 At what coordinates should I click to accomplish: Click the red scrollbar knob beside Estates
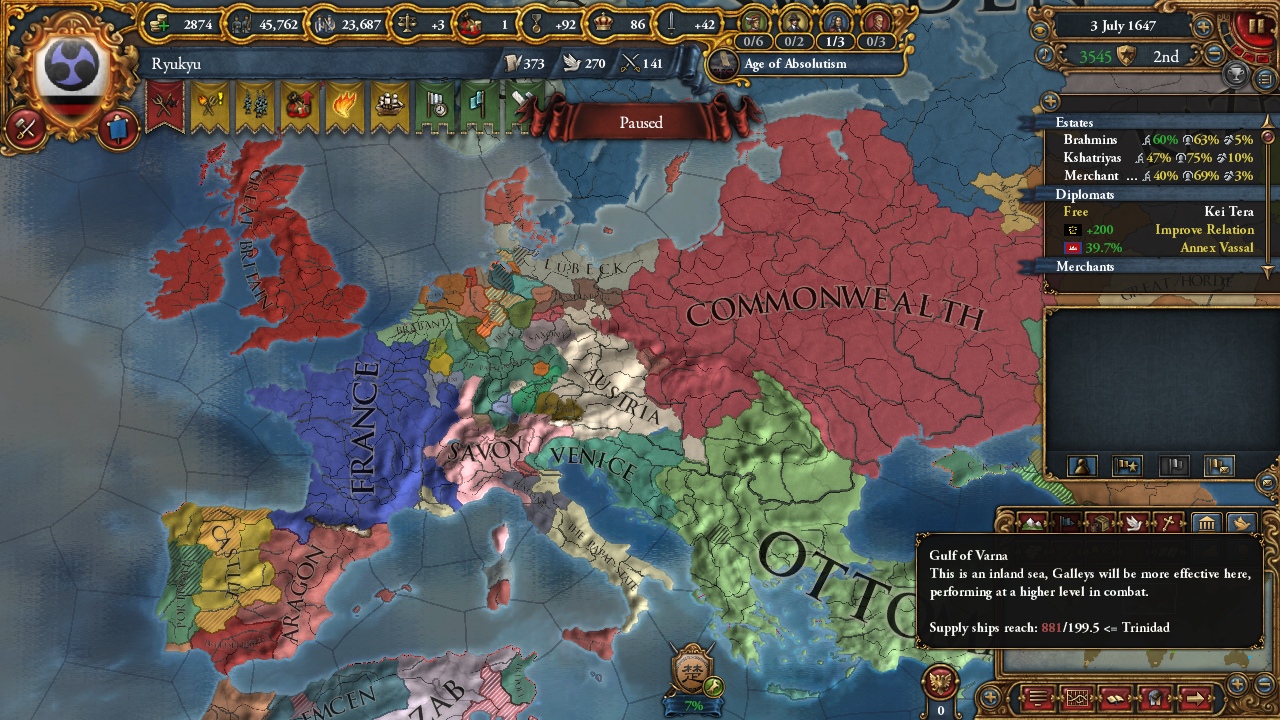tap(1267, 137)
